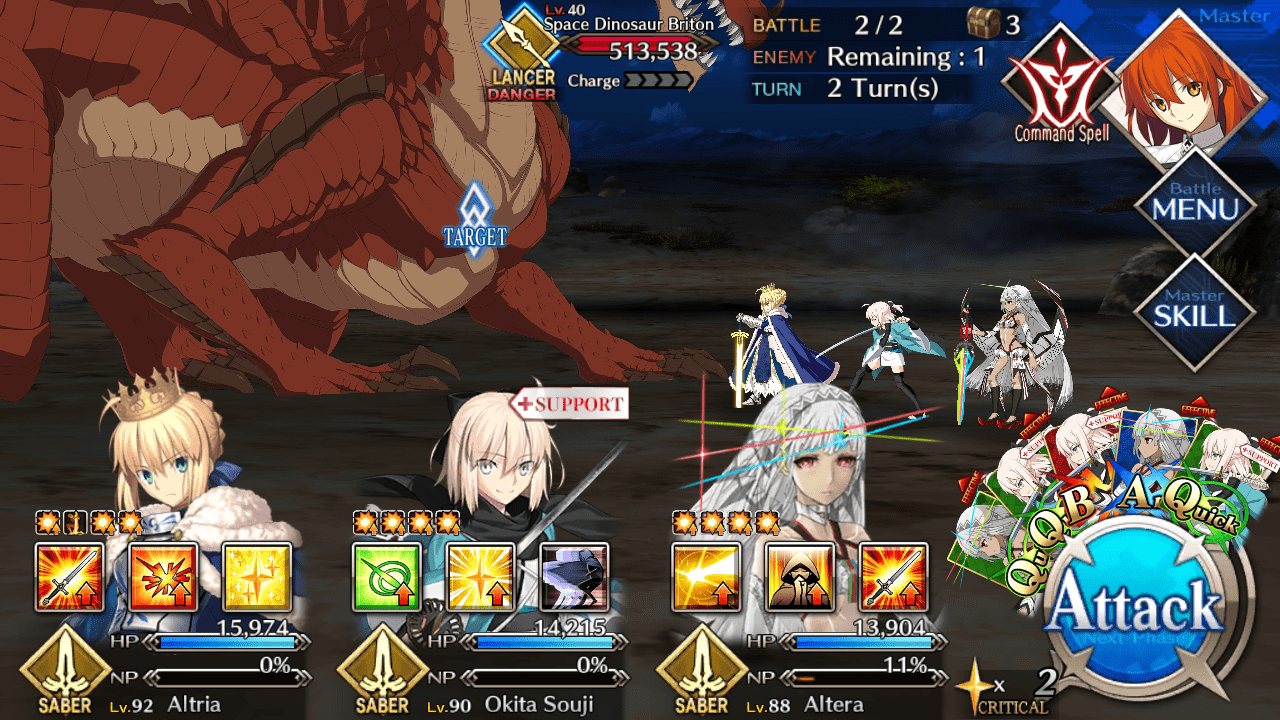Use Altria's red burst skill
1280x720 pixels.
[163, 577]
